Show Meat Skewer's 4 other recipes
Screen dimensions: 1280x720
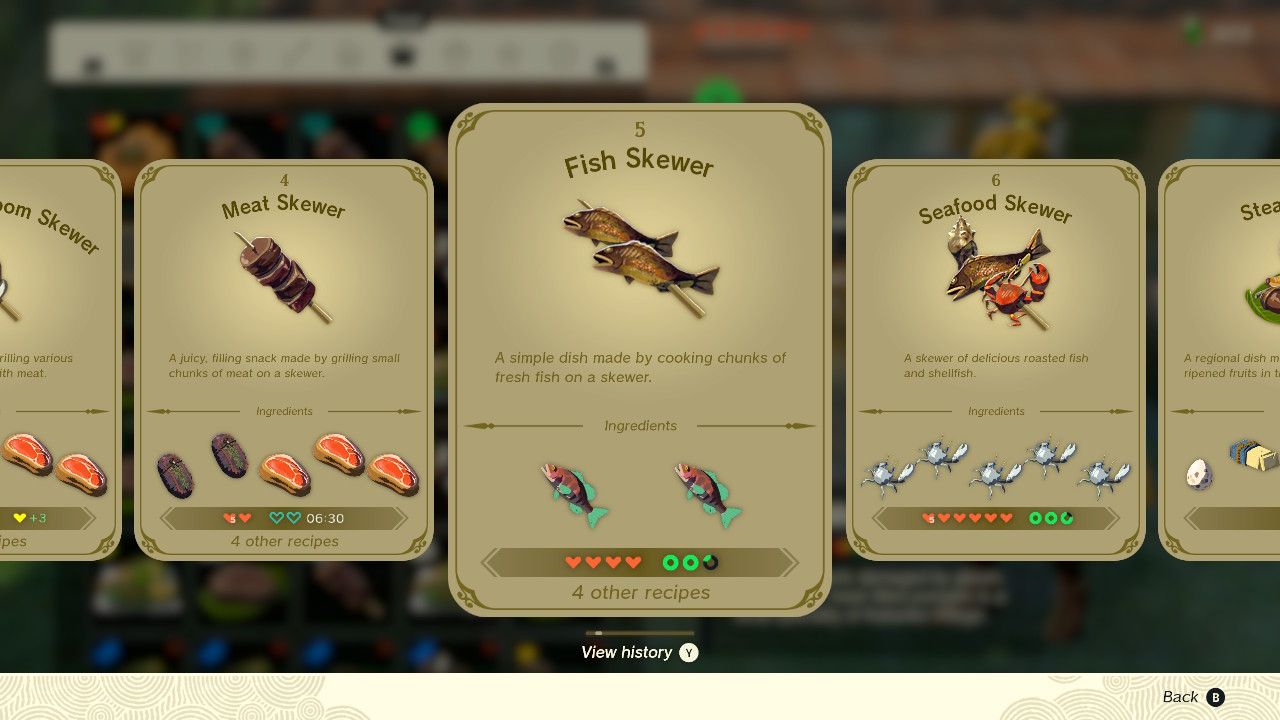[x=284, y=541]
